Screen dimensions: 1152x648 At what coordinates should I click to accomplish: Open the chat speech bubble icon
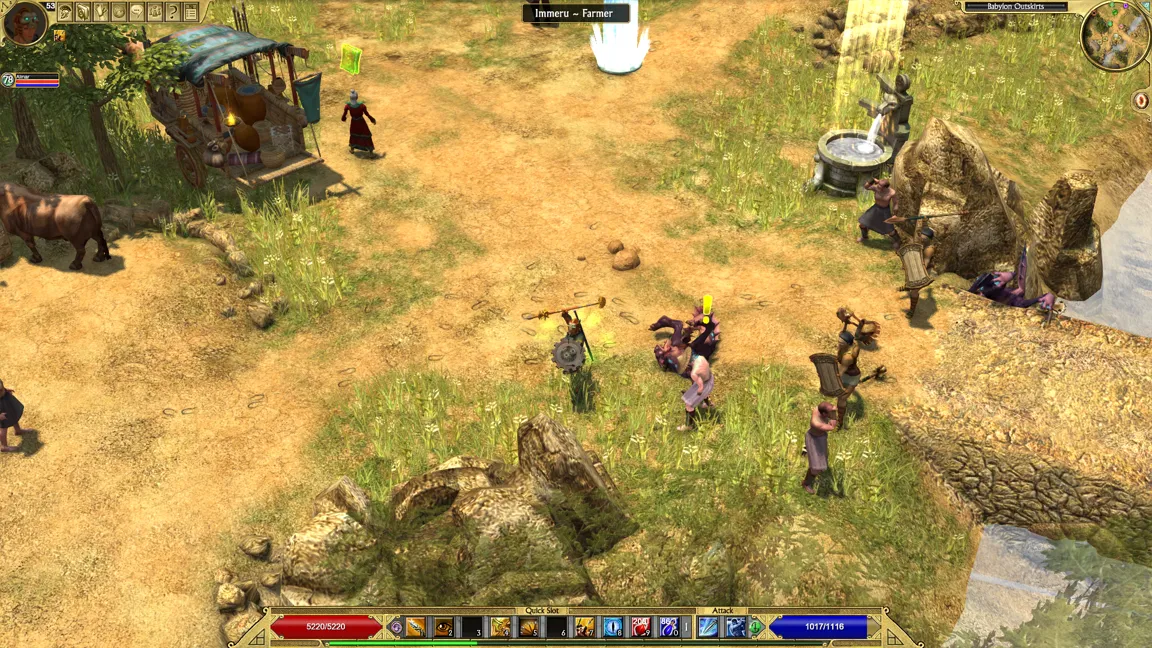[x=137, y=12]
